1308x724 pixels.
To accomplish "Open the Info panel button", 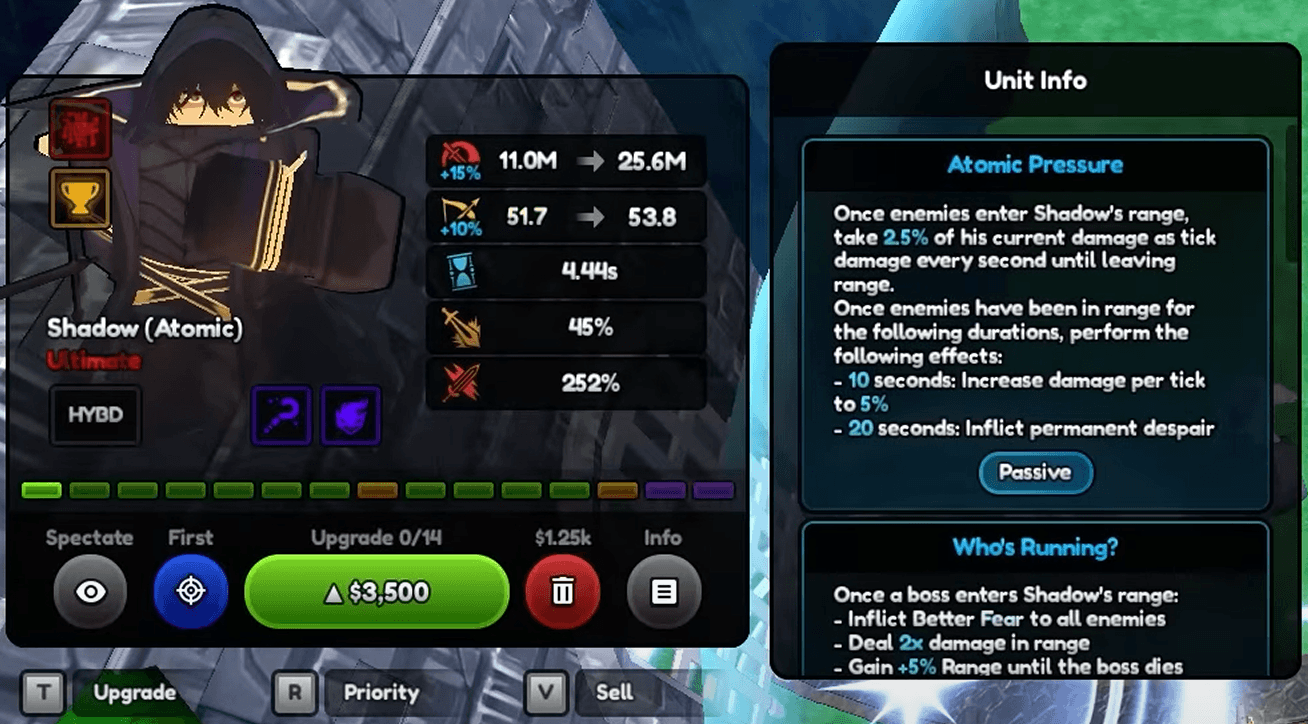I will point(663,592).
